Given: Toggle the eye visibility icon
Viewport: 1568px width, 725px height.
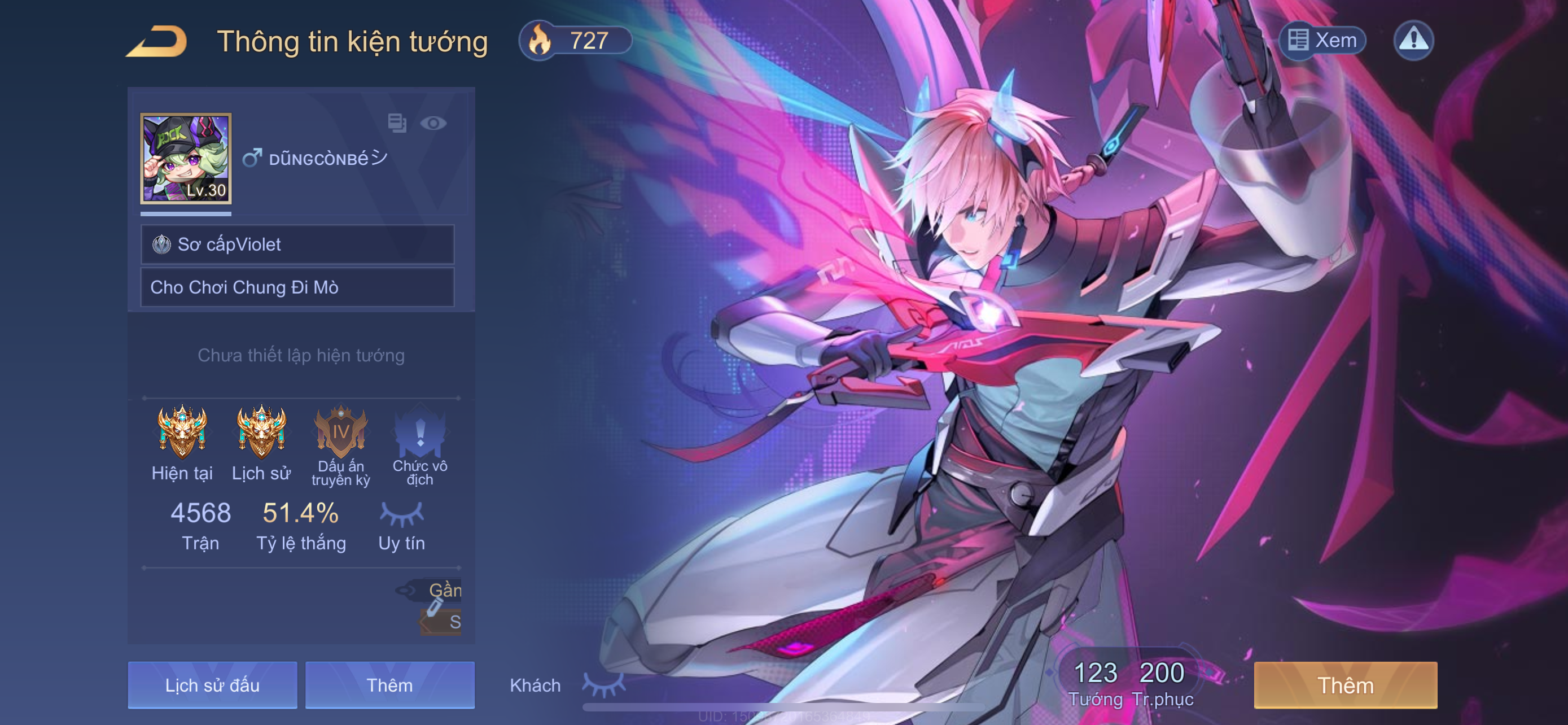Looking at the screenshot, I should tap(433, 123).
